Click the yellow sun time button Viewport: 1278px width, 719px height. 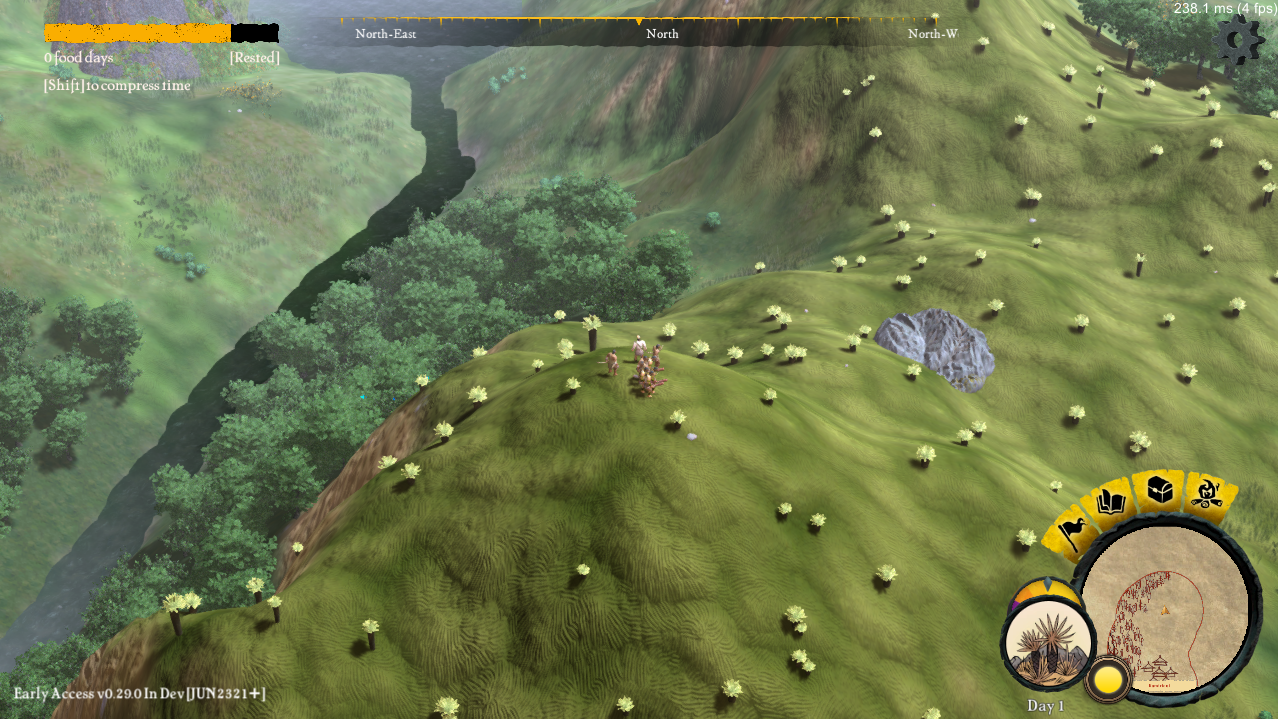[1108, 680]
